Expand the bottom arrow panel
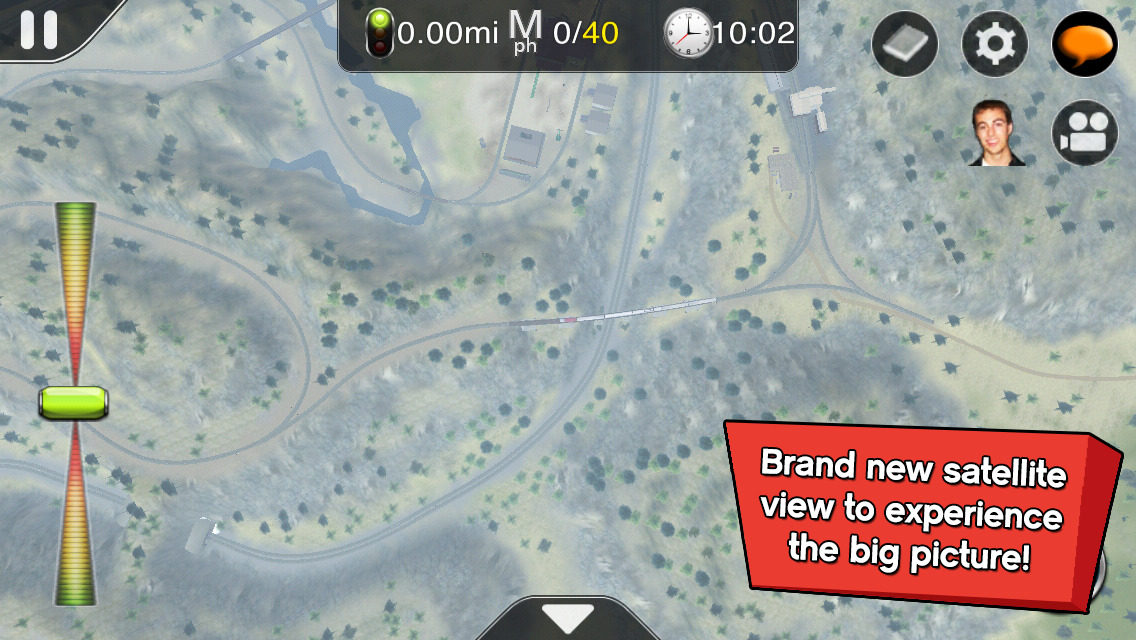This screenshot has height=640, width=1136. [567, 618]
